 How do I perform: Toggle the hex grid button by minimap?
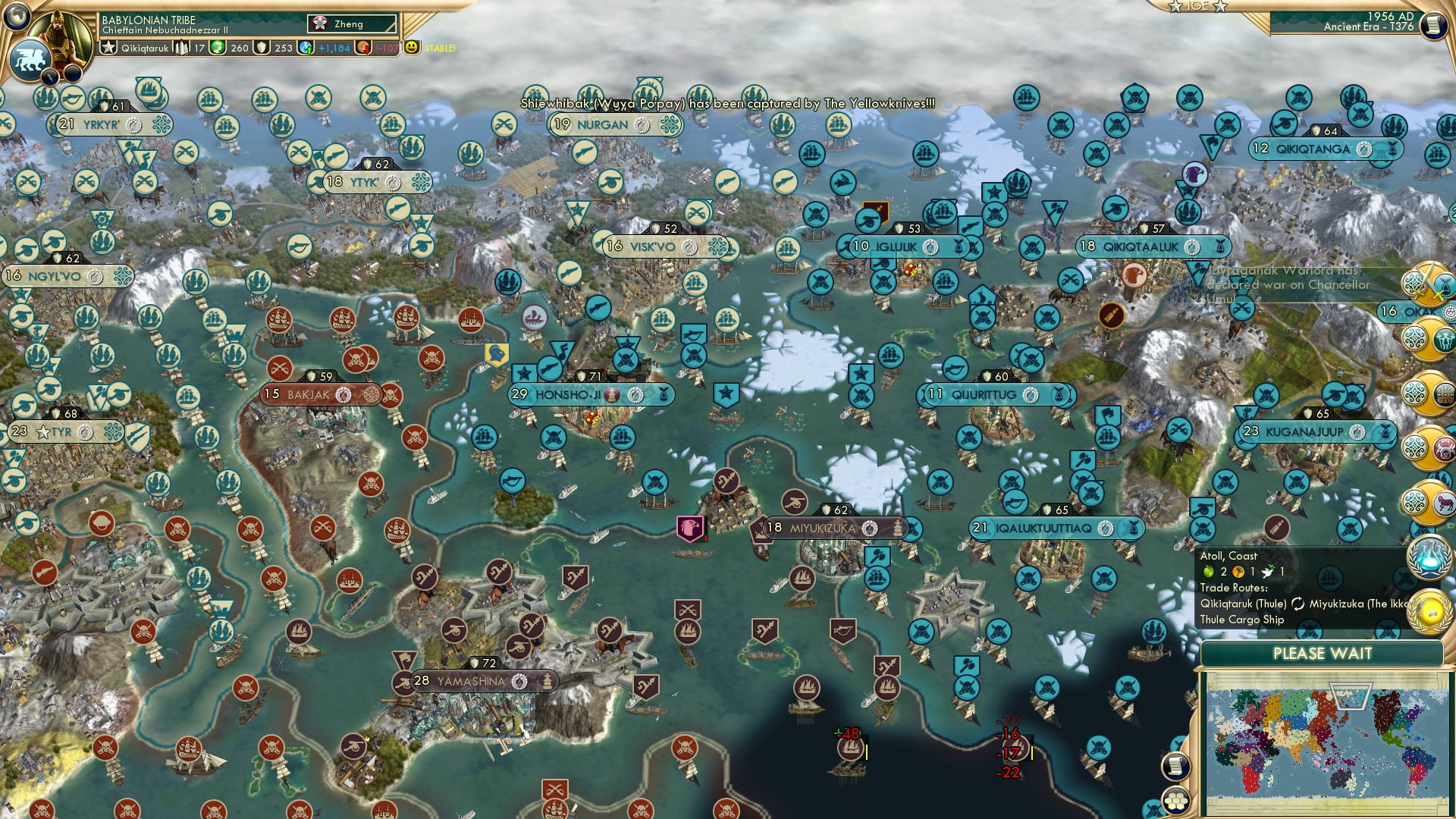pyautogui.click(x=1175, y=801)
